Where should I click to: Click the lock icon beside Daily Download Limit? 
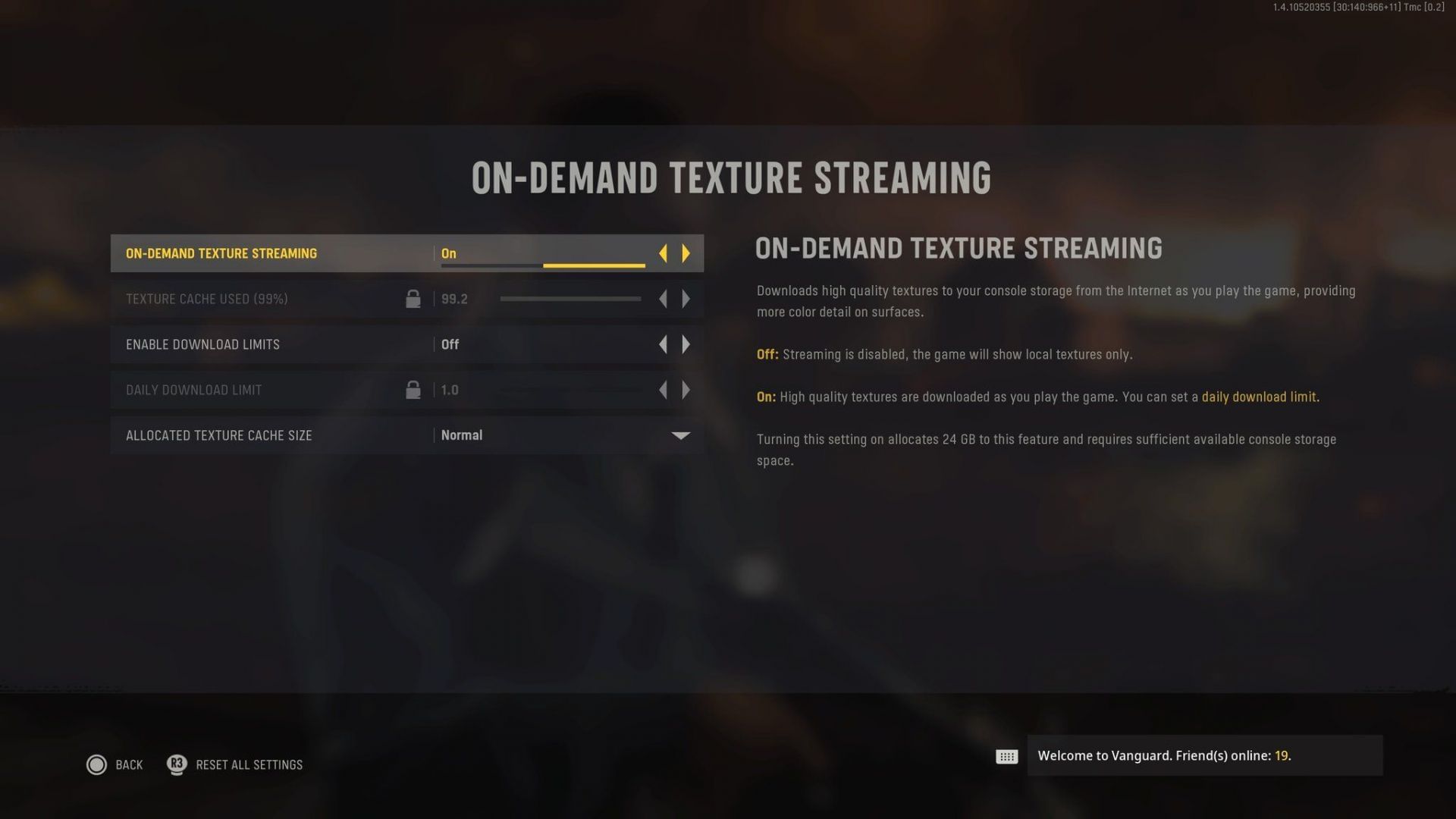[413, 389]
